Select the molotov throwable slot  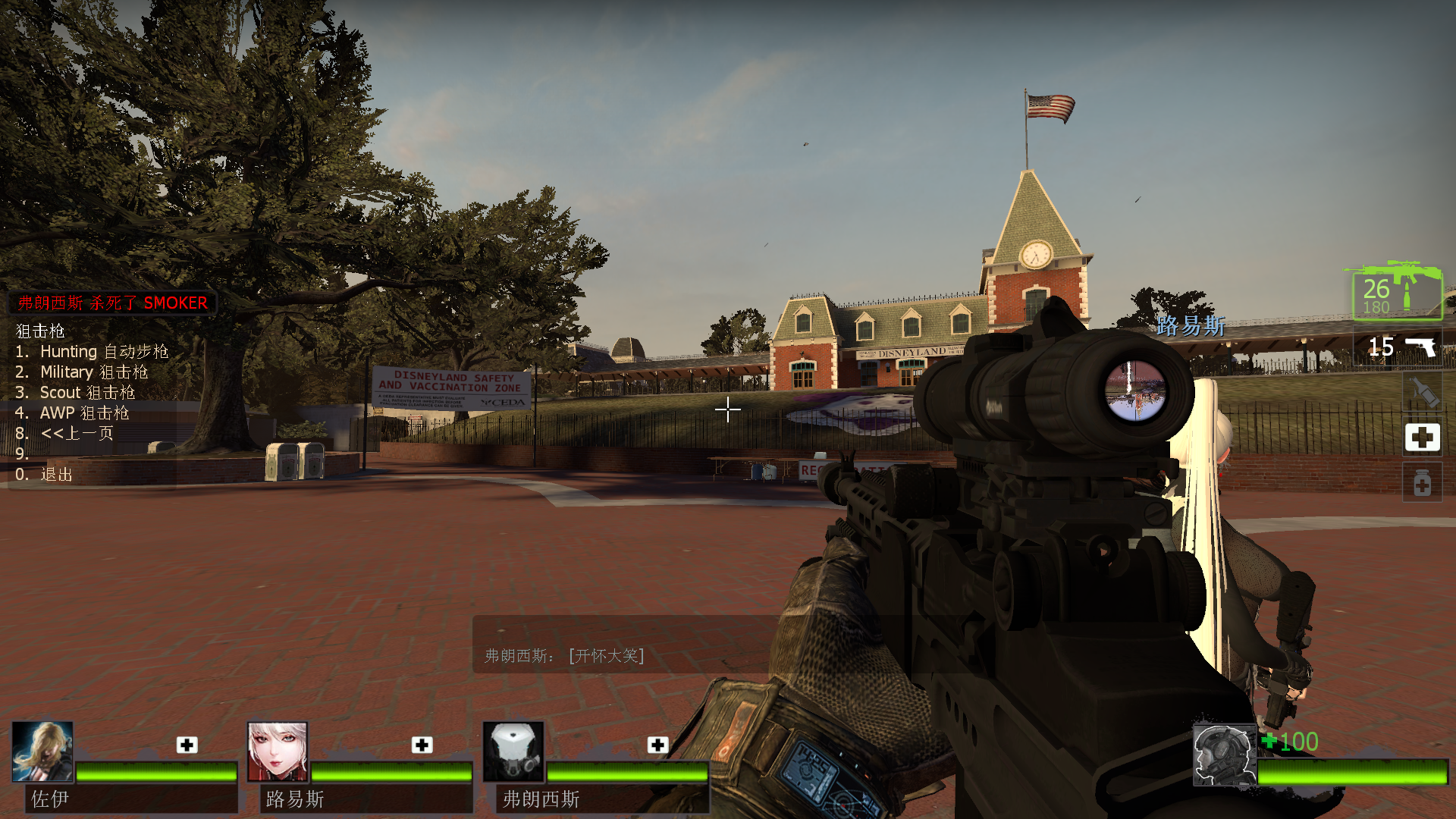(1423, 391)
